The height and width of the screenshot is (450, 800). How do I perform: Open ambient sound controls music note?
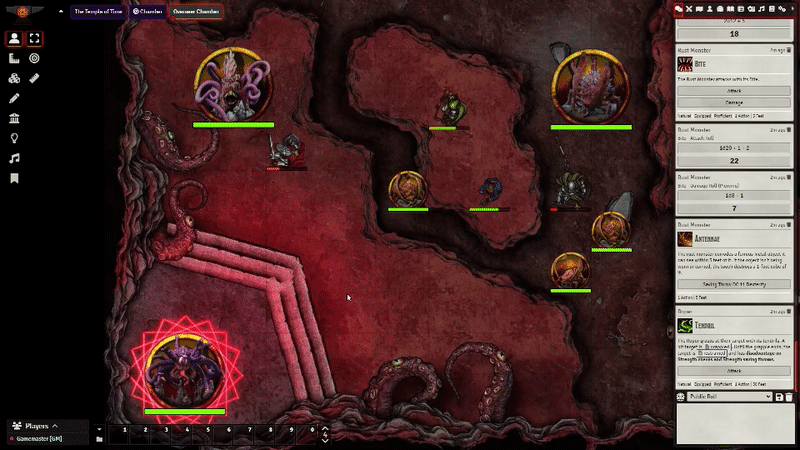(14, 158)
